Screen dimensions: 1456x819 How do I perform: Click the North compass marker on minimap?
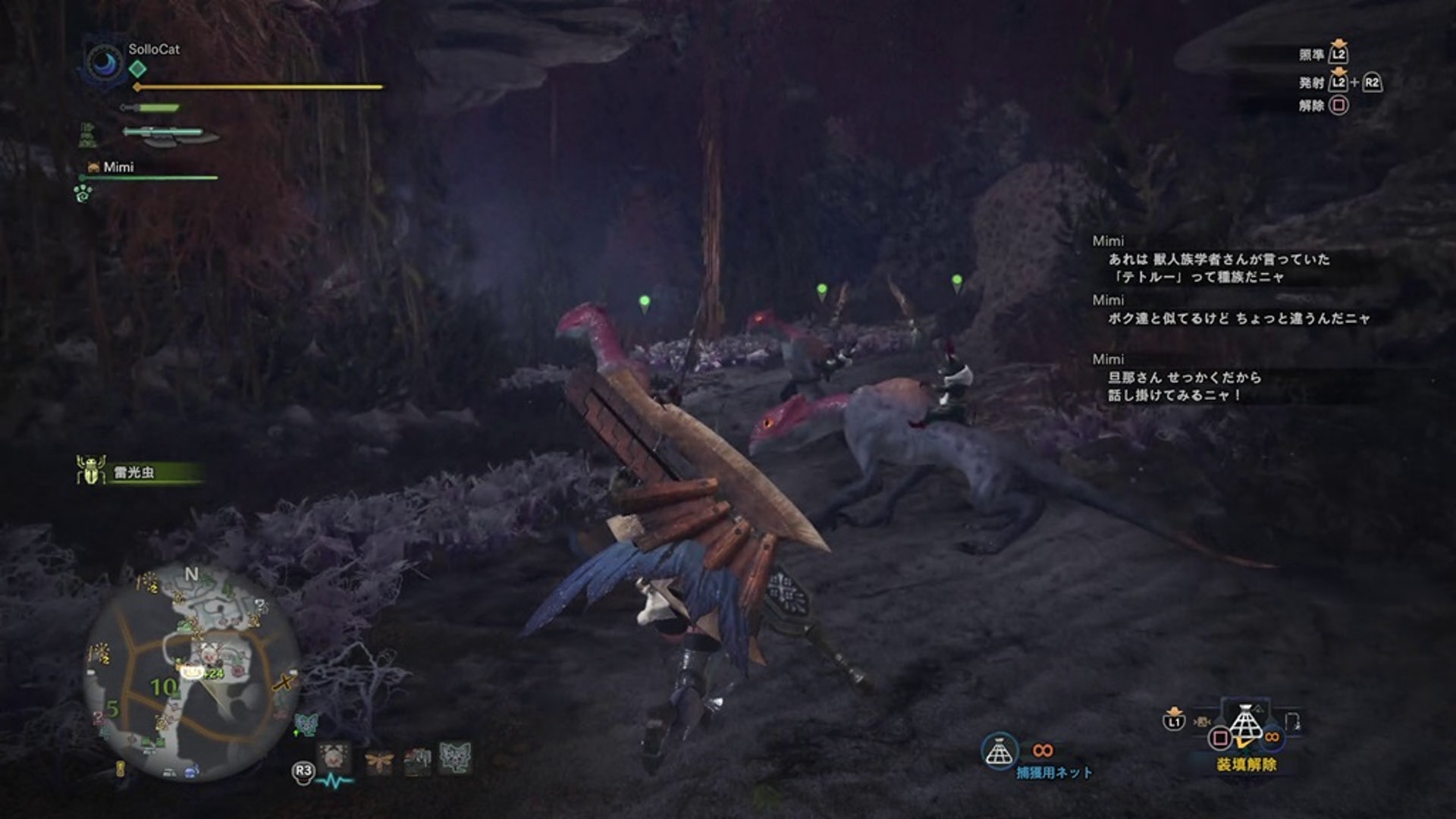[x=191, y=575]
